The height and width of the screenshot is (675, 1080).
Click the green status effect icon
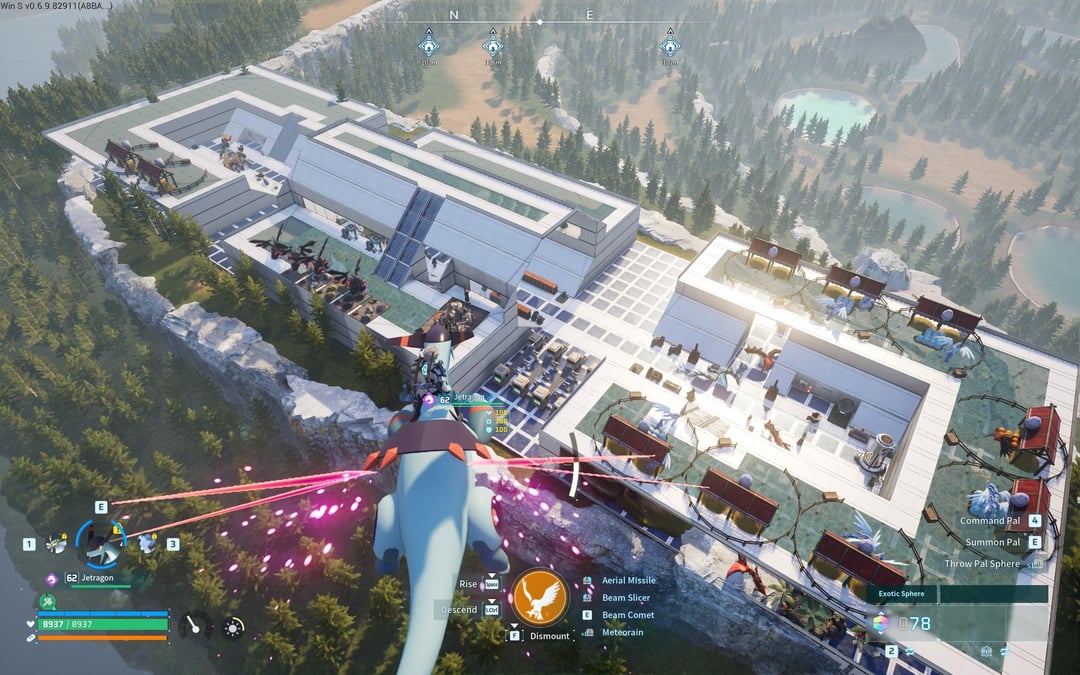(46, 601)
